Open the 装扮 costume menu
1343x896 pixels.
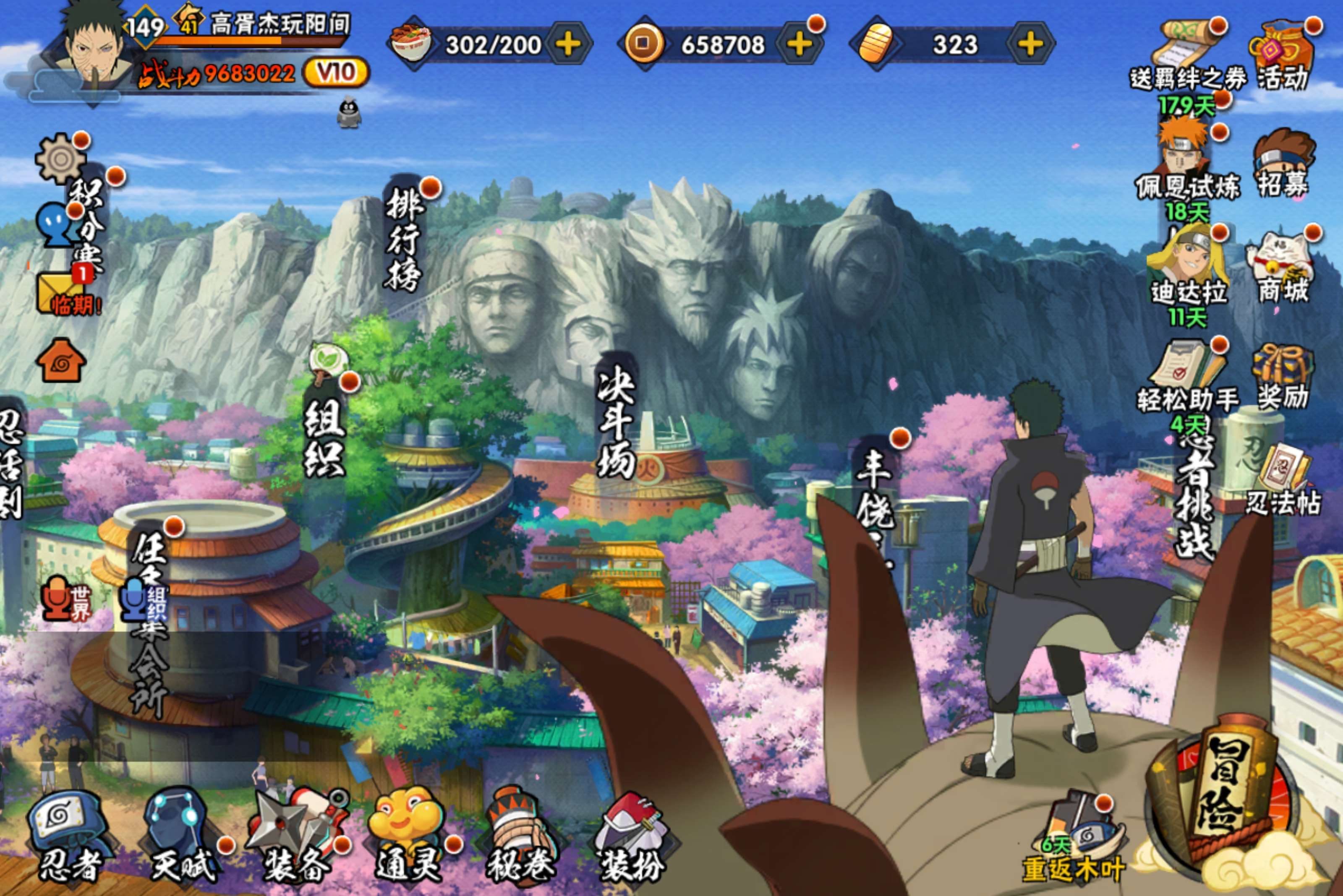point(632,834)
